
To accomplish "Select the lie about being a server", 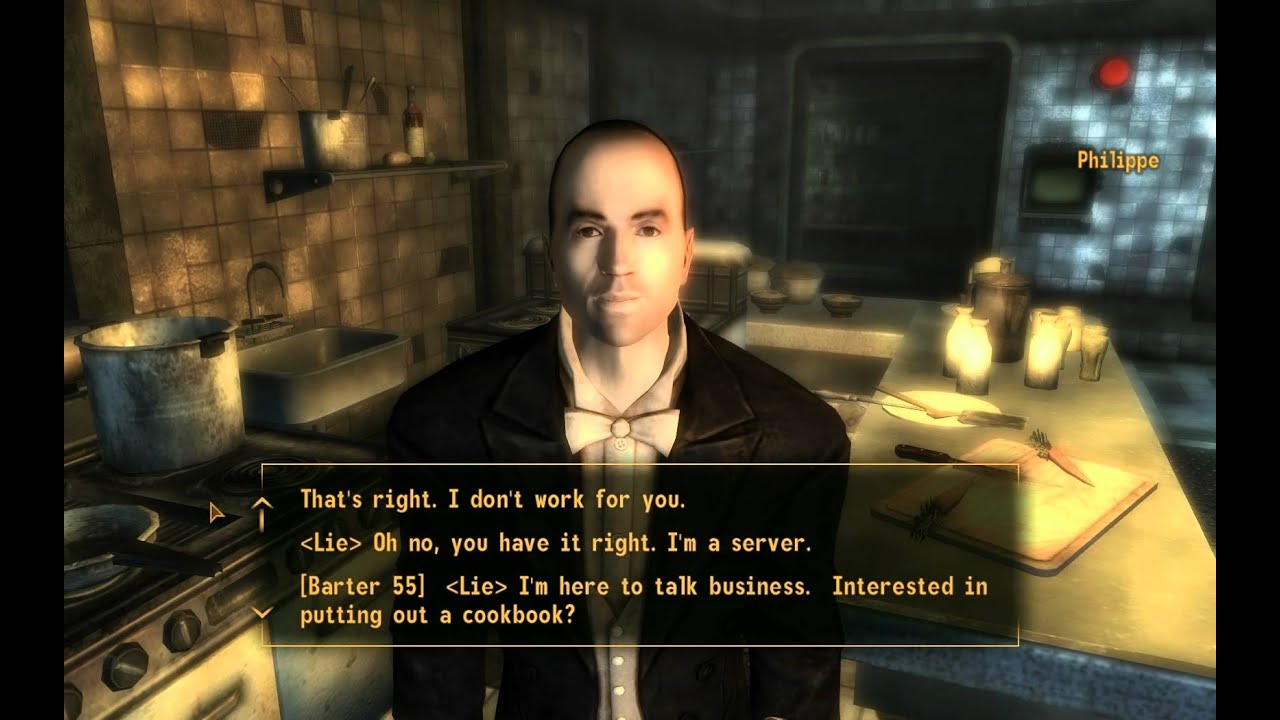I will (555, 544).
